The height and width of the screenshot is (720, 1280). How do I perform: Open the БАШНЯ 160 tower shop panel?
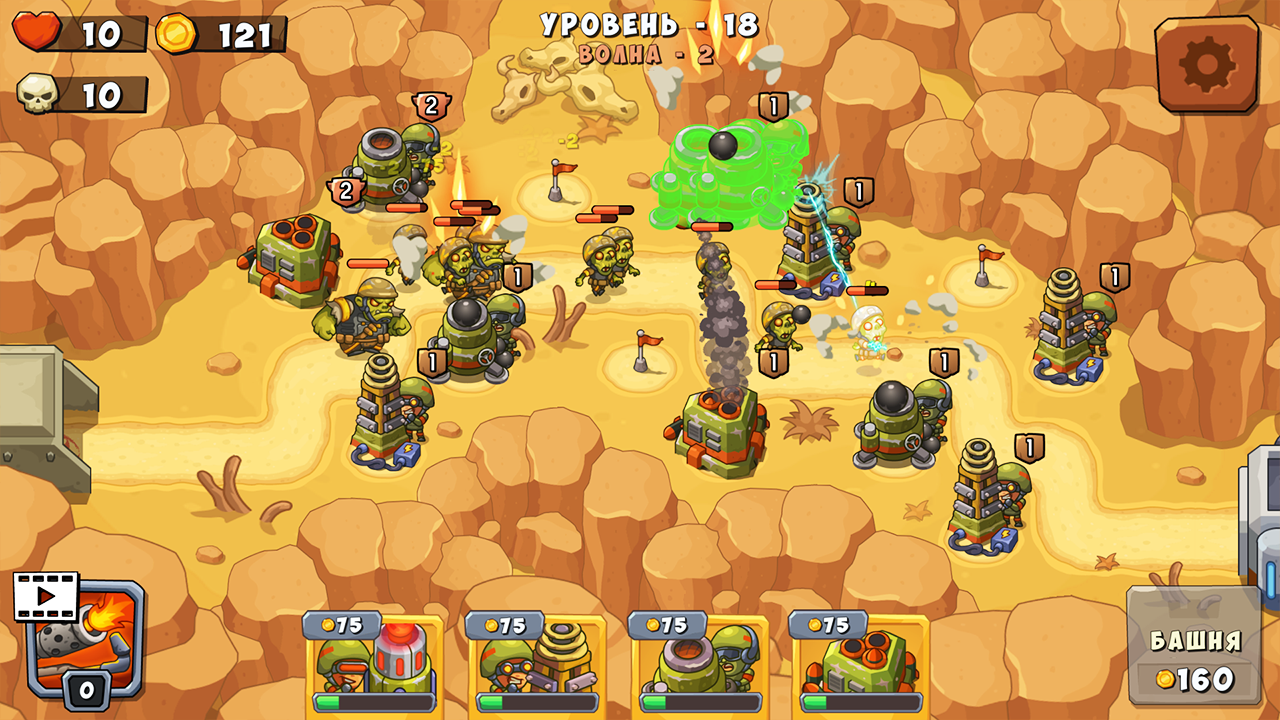[x=1193, y=650]
